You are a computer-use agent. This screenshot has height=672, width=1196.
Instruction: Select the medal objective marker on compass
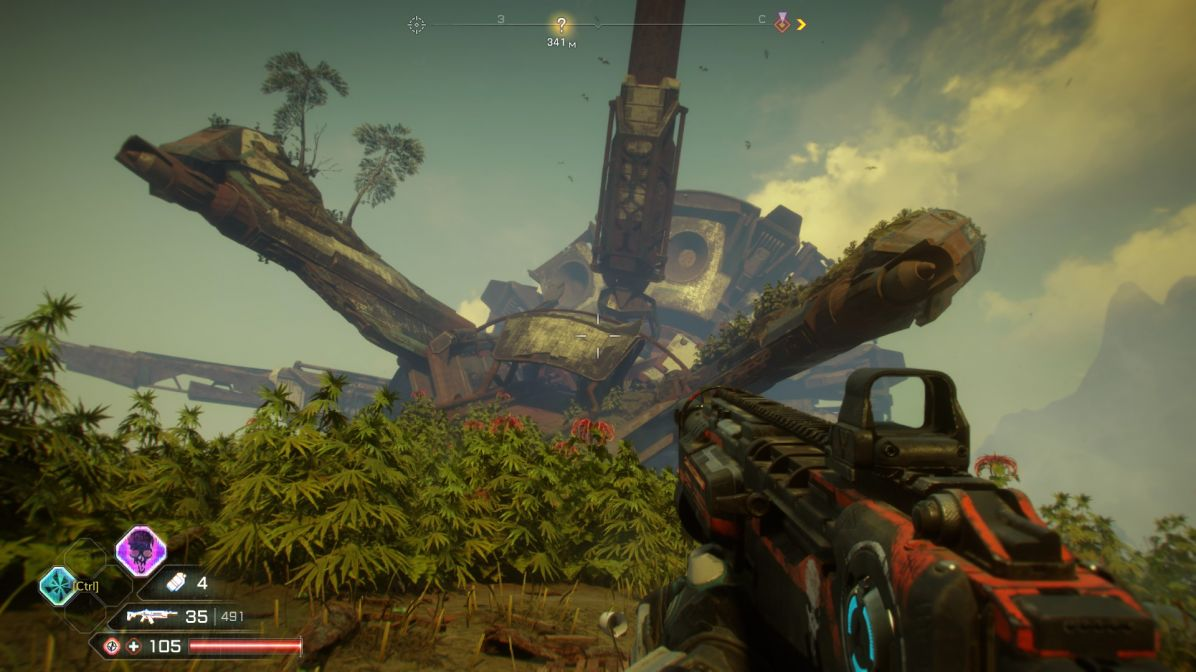[782, 23]
